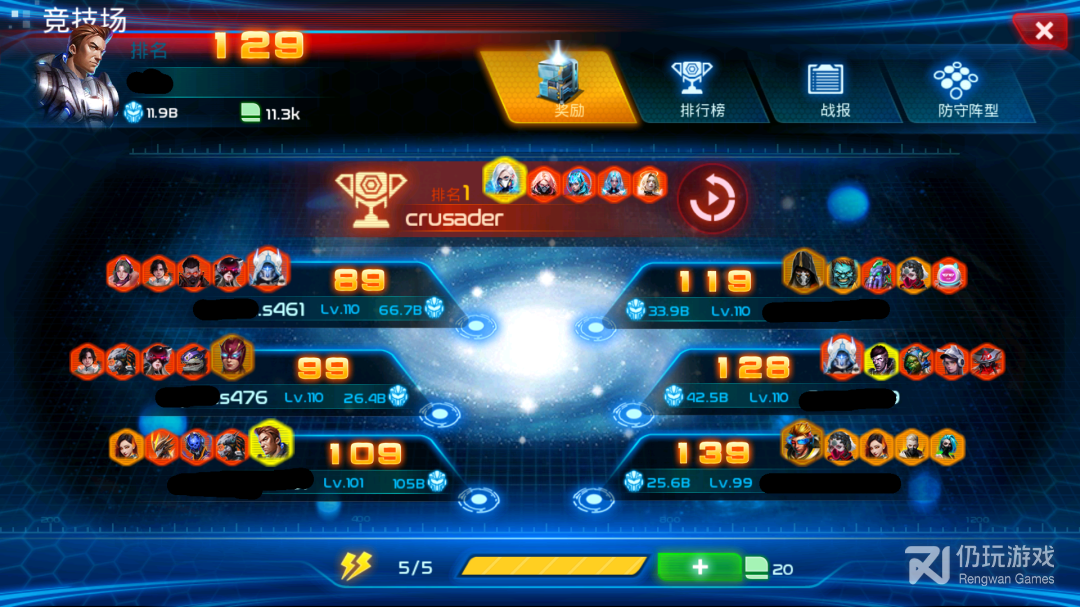Close the arena screen
Screen dimensions: 1080x607
pyautogui.click(x=1043, y=31)
